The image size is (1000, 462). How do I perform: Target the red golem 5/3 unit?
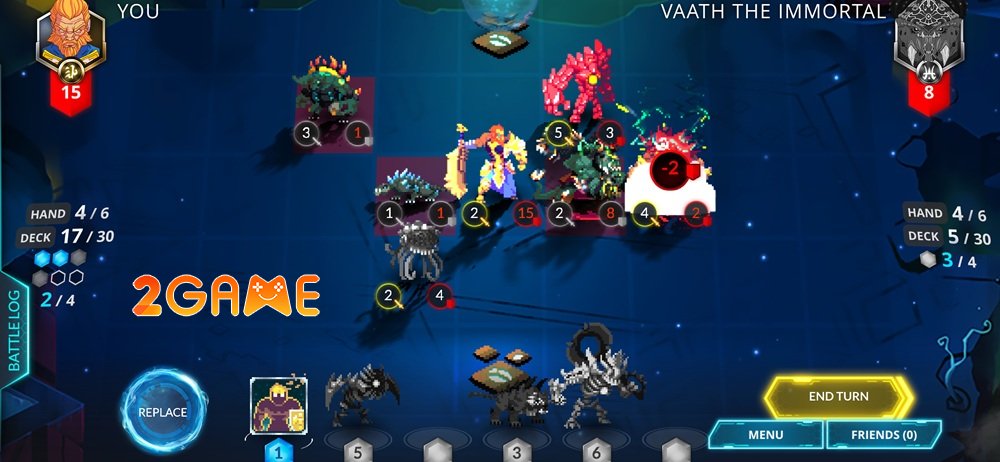coord(585,88)
